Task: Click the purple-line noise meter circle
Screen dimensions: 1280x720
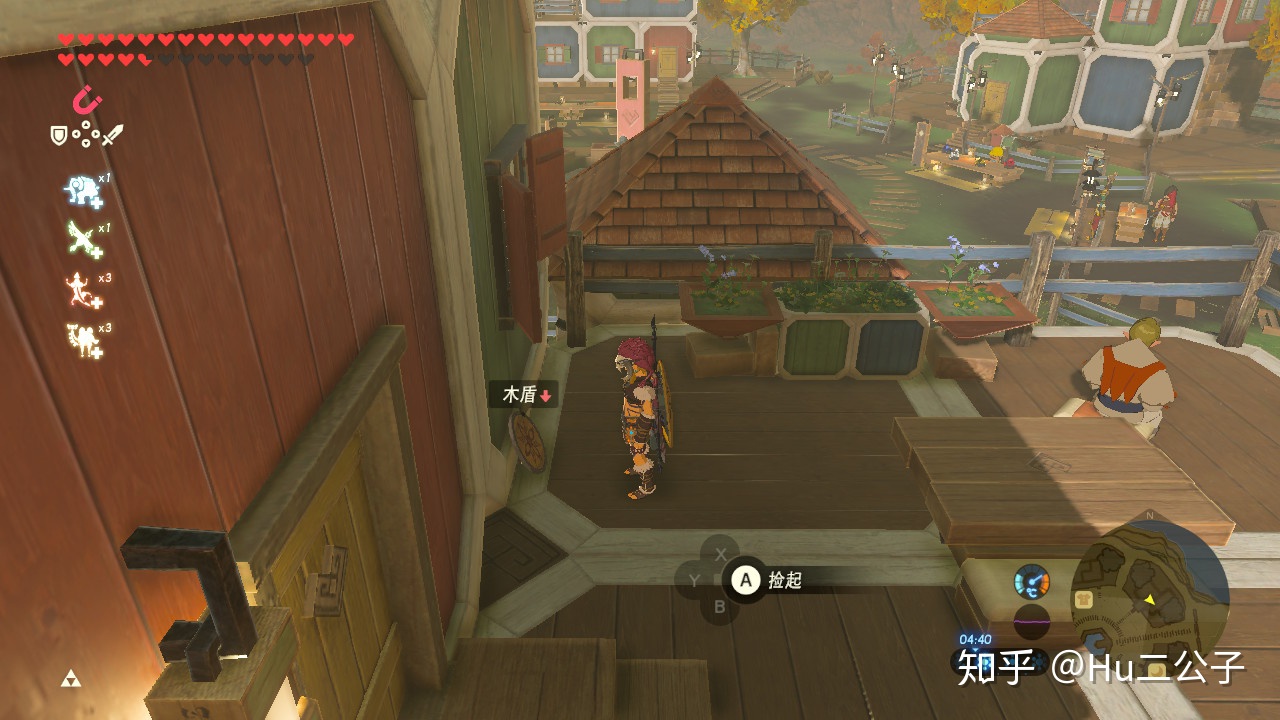Action: [1031, 621]
